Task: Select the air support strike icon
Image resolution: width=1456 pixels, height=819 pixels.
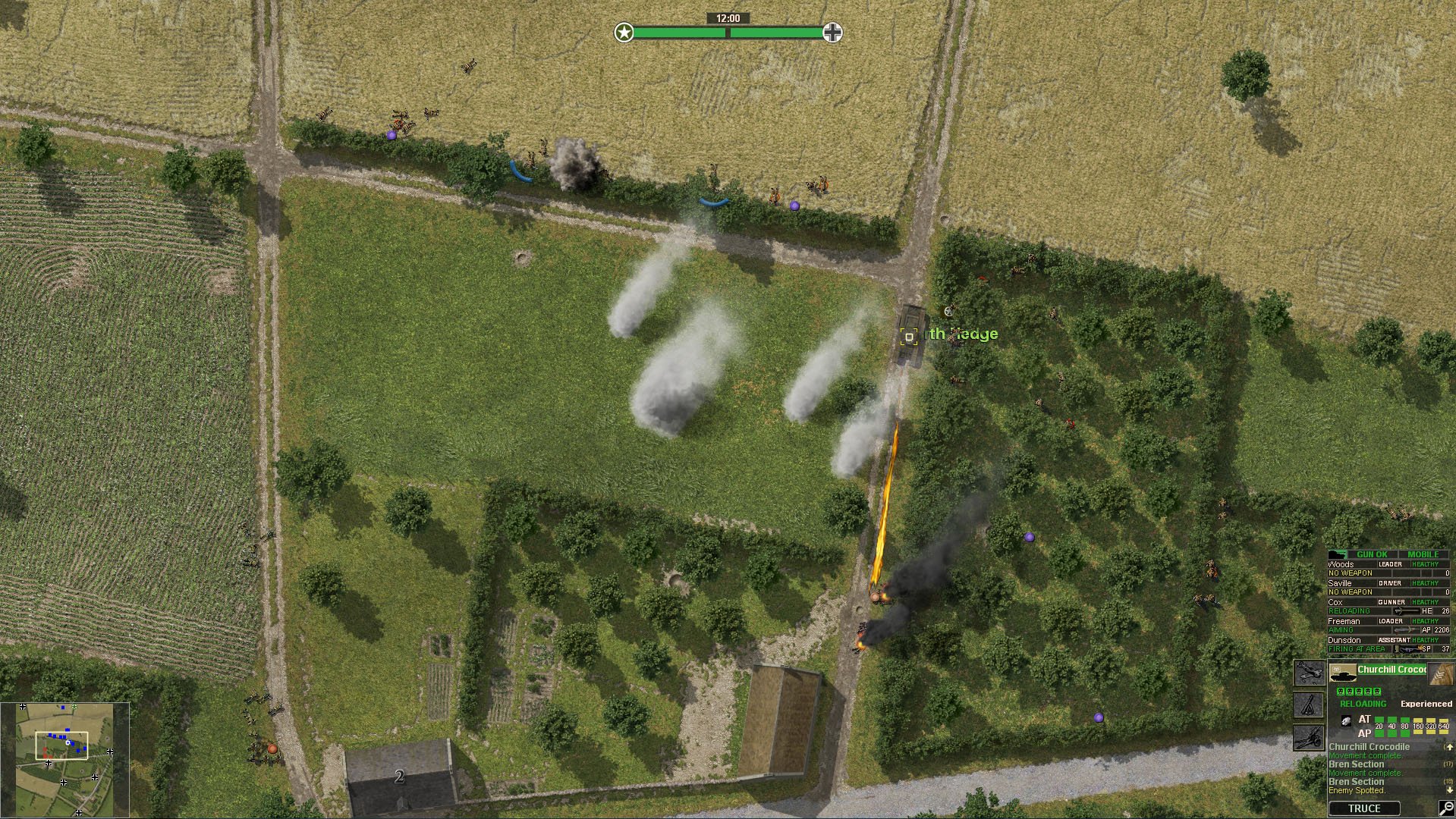Action: point(1310,673)
